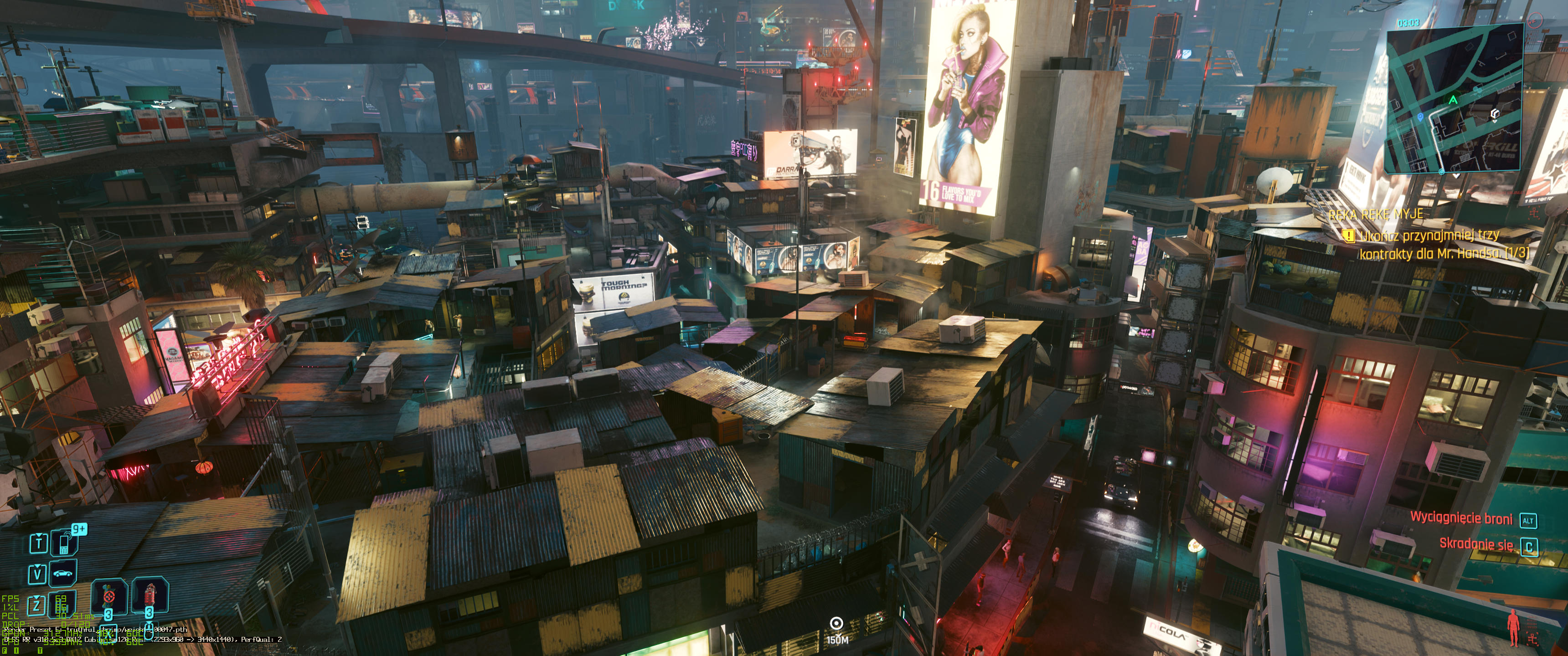Click the yellow quest objective exclamation marker
1568x656 pixels.
pyautogui.click(x=1349, y=235)
